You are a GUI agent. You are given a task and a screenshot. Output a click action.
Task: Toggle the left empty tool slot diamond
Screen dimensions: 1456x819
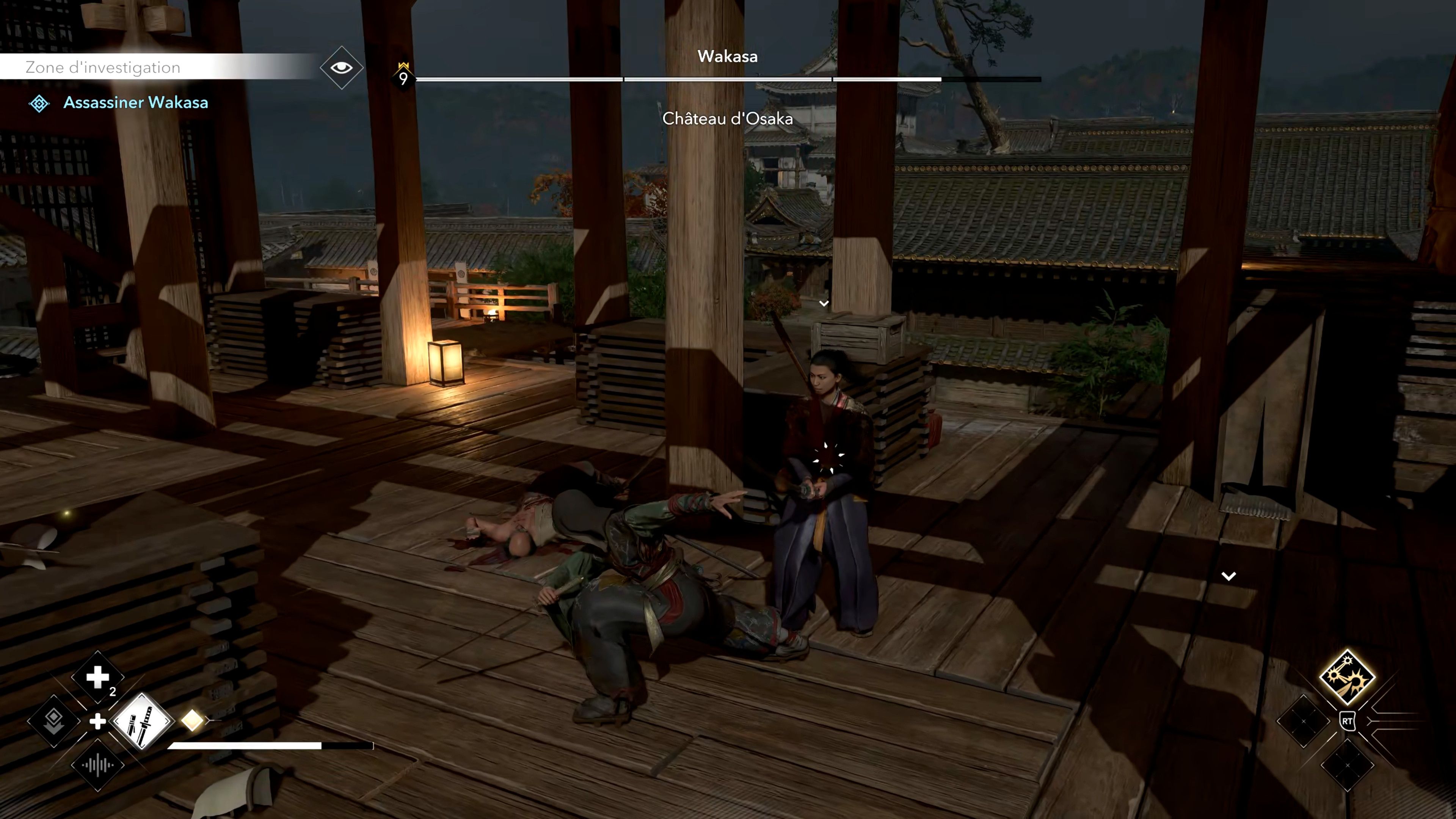1304,721
